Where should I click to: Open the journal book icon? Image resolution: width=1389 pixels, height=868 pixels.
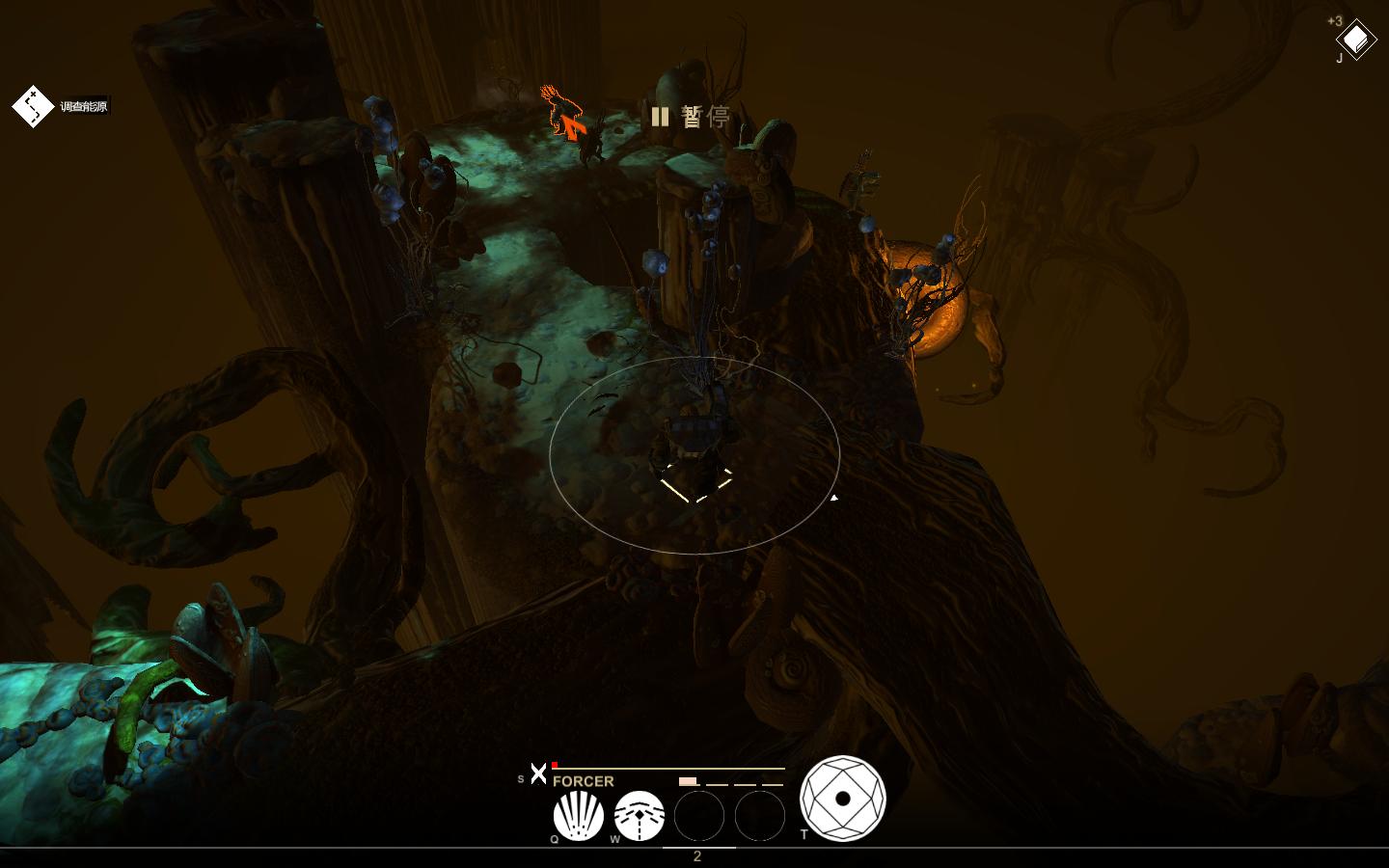pos(1355,40)
